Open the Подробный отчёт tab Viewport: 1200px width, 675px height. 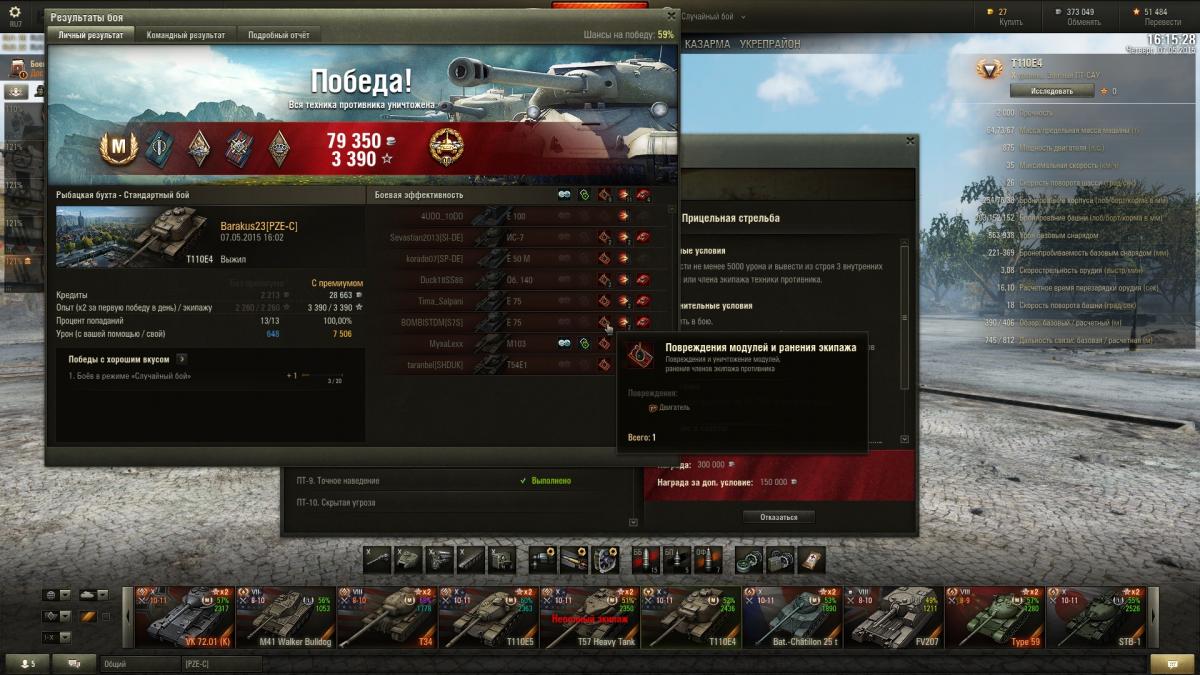[x=279, y=35]
